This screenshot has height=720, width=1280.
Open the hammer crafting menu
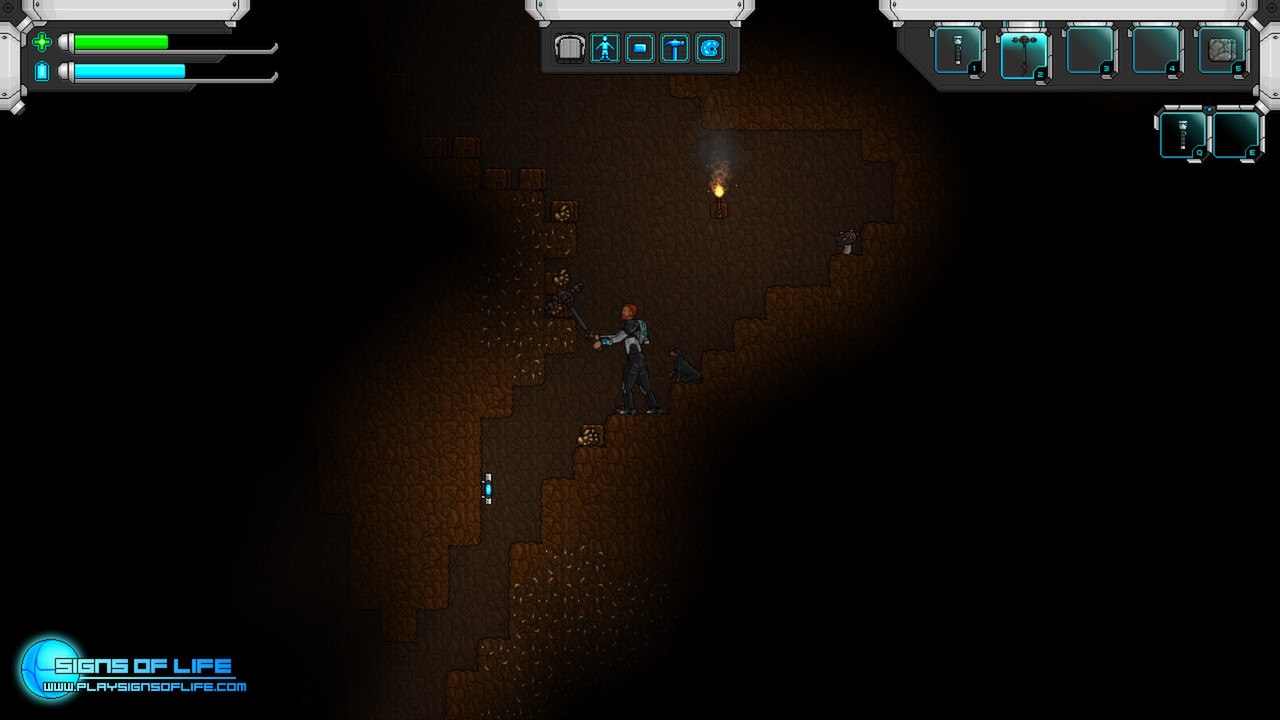point(675,48)
